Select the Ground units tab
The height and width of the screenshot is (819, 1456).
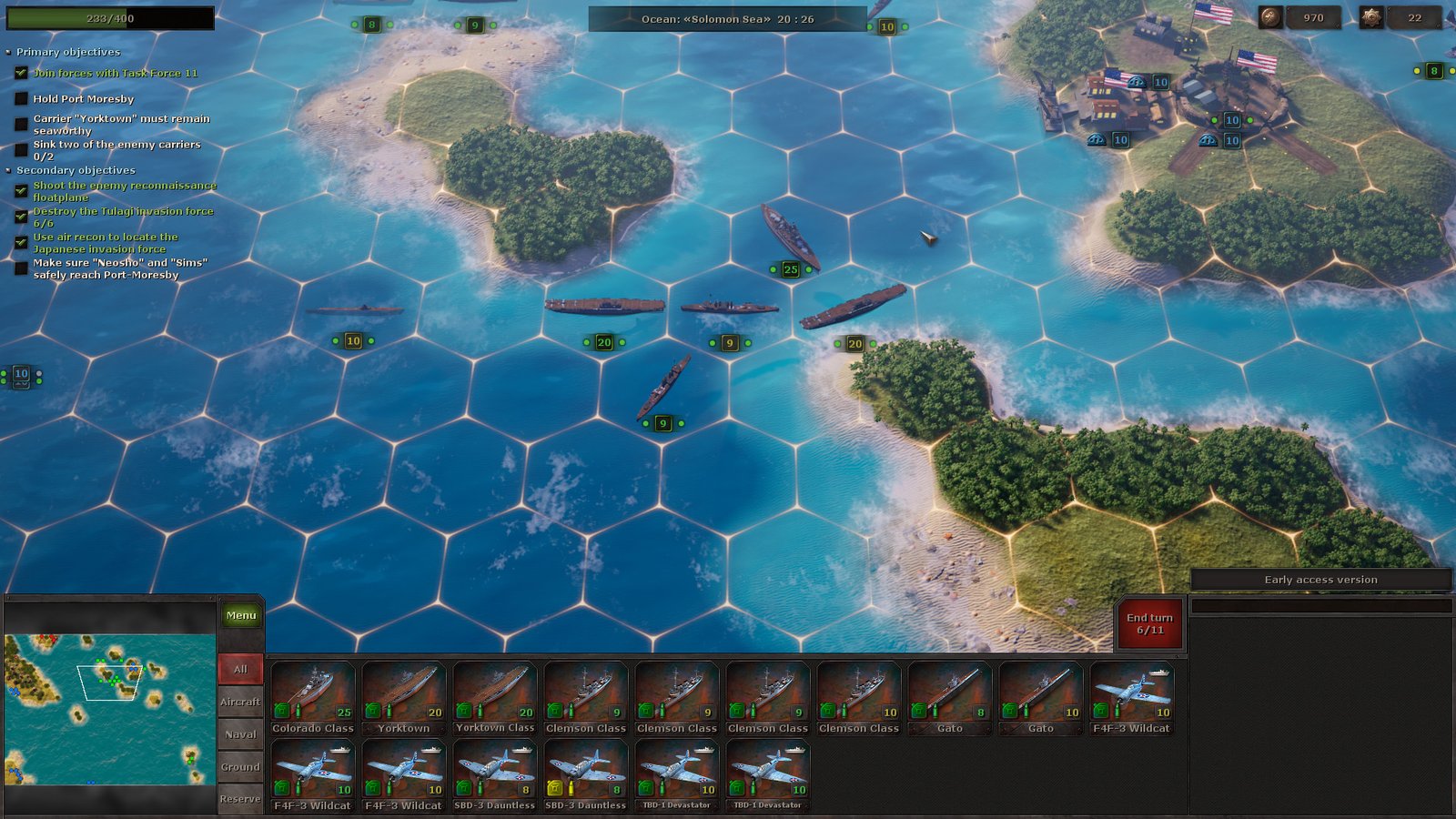pyautogui.click(x=240, y=767)
